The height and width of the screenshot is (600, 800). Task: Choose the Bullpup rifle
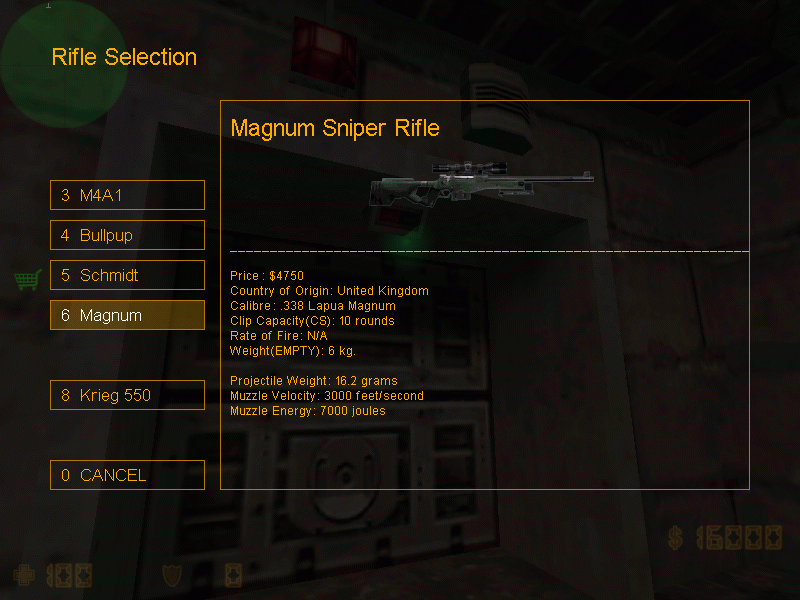tap(127, 235)
